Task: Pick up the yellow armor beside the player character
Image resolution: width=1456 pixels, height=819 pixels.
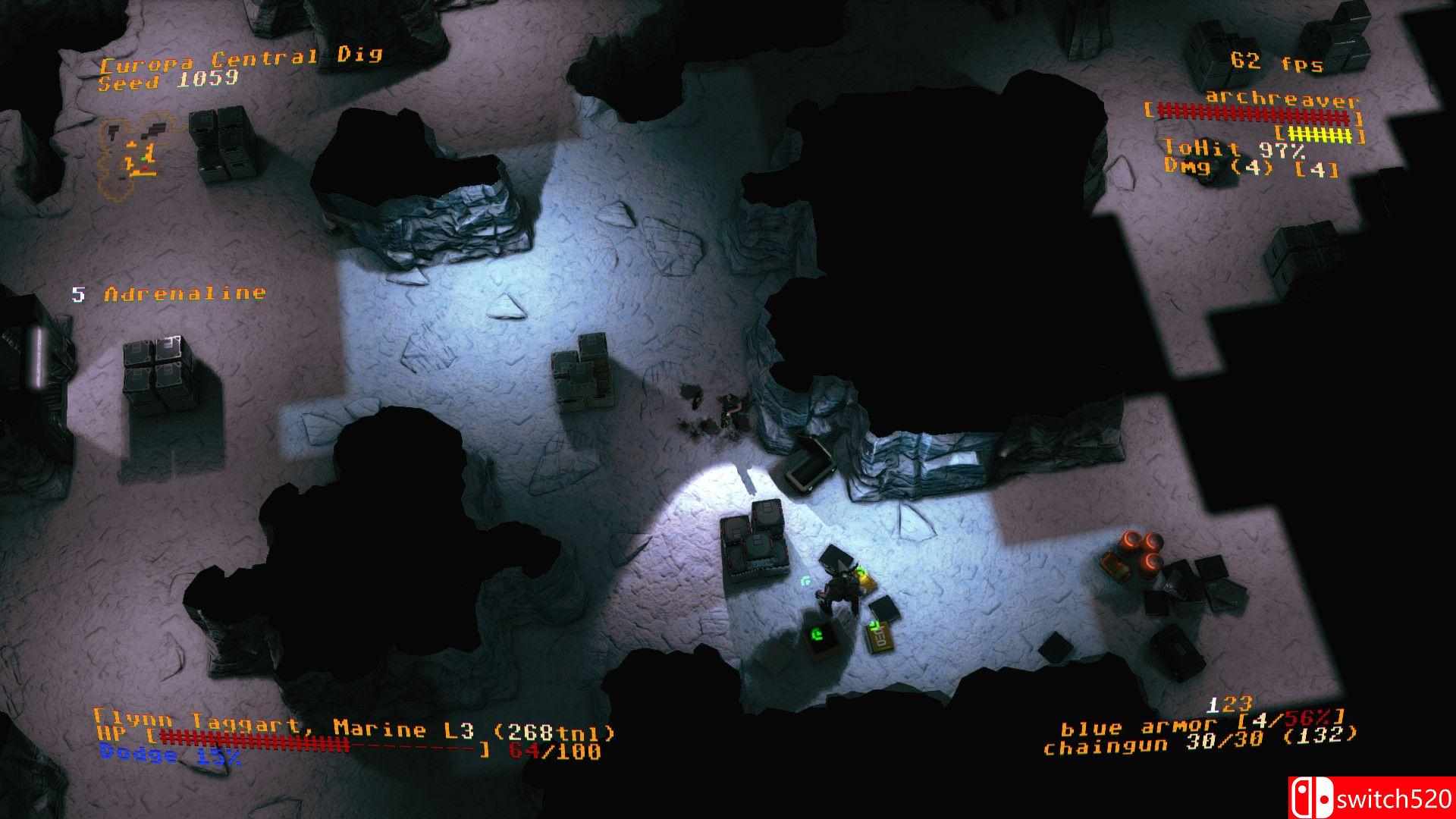Action: click(x=864, y=578)
